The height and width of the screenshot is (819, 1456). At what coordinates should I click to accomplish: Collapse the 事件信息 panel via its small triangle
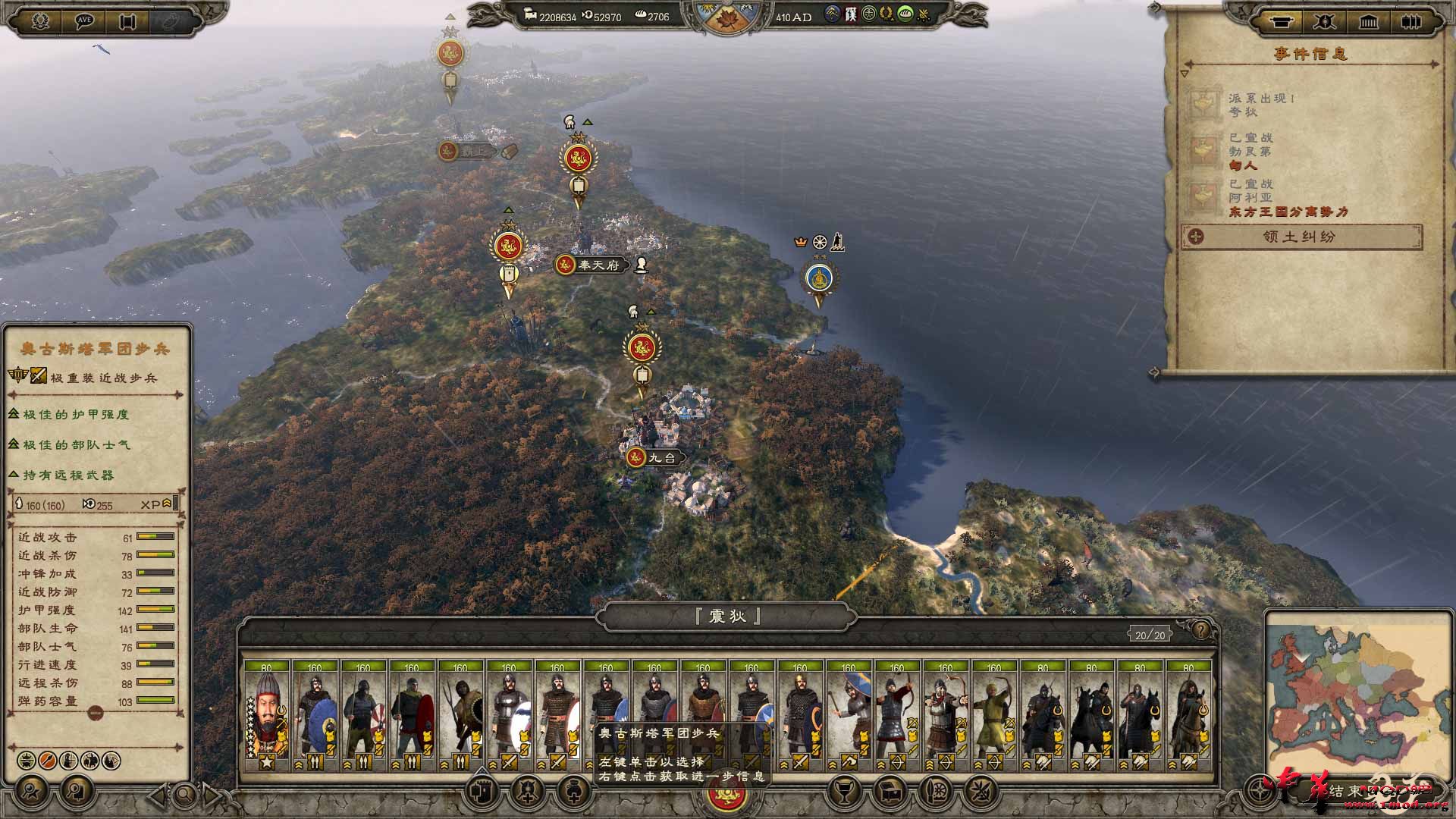pyautogui.click(x=1185, y=74)
